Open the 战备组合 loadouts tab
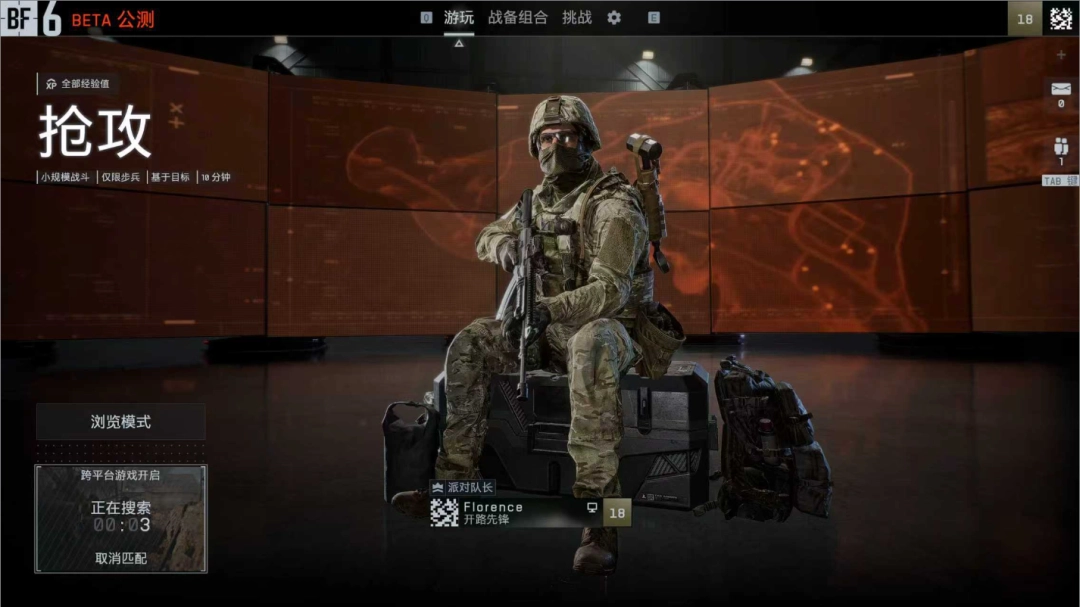This screenshot has width=1080, height=607. [x=518, y=18]
